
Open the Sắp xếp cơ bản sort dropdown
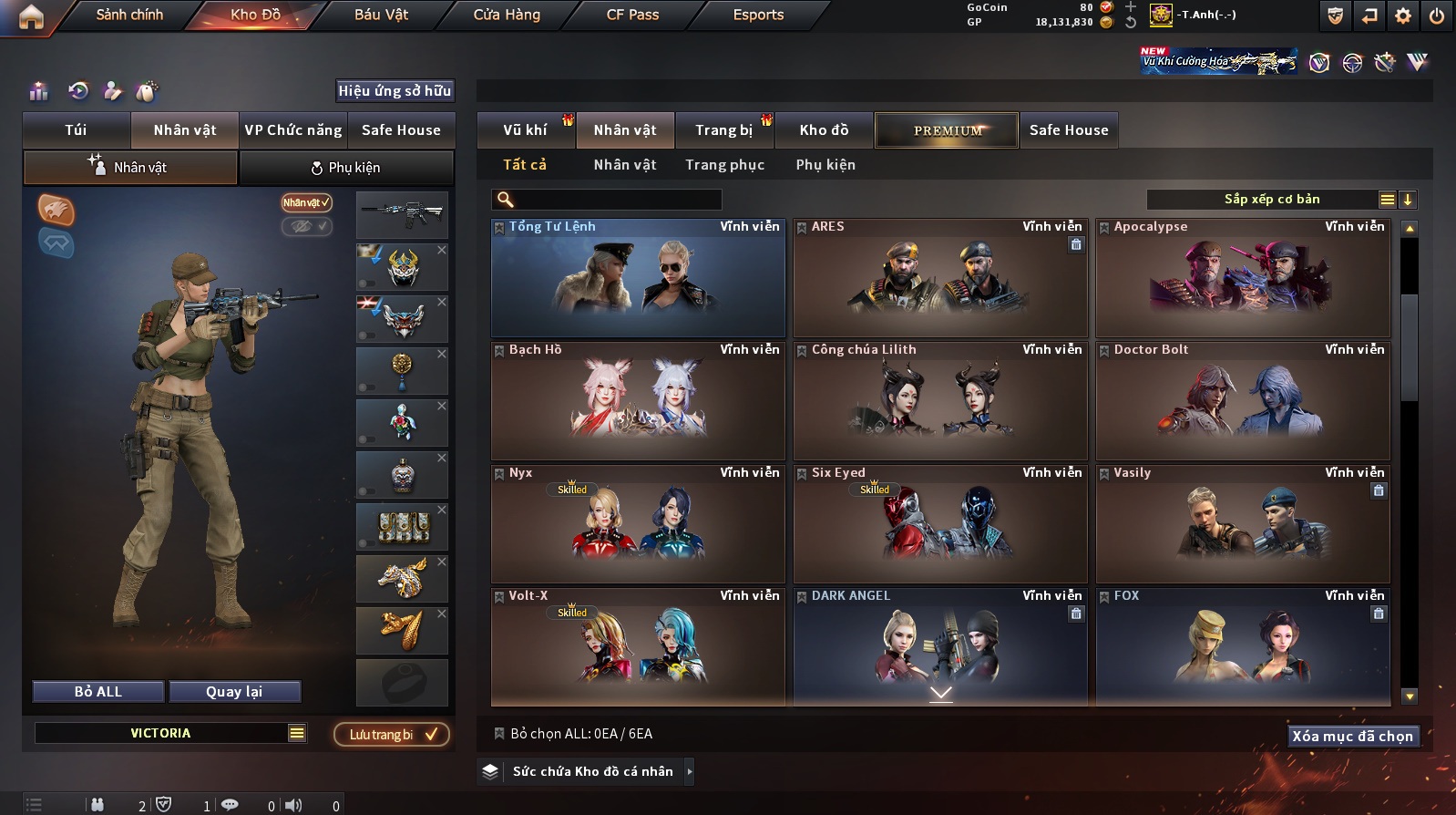[x=1271, y=200]
